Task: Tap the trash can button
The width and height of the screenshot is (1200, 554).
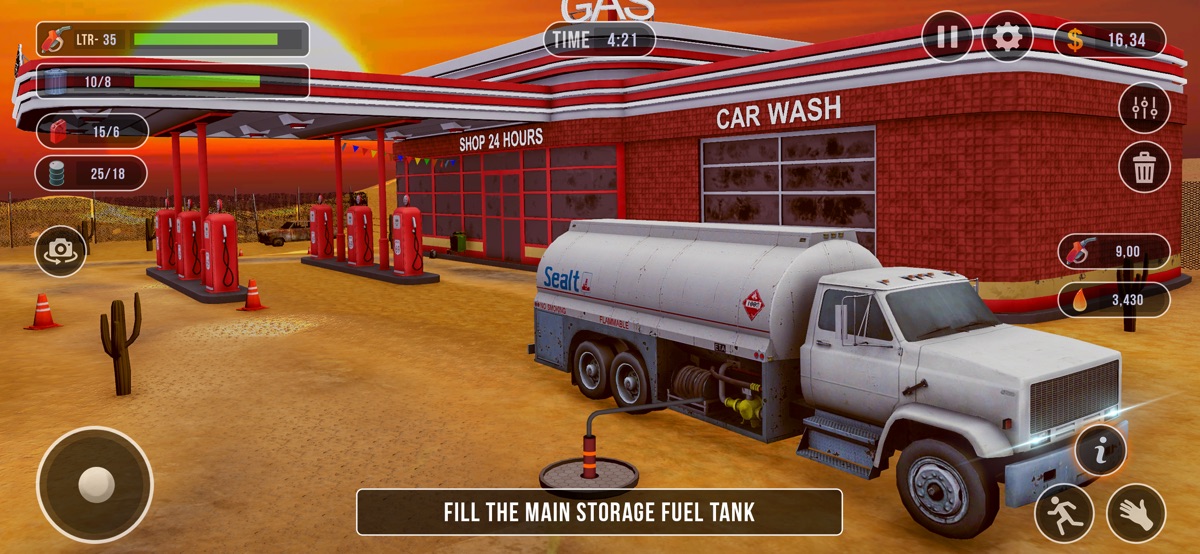Action: [x=1144, y=167]
